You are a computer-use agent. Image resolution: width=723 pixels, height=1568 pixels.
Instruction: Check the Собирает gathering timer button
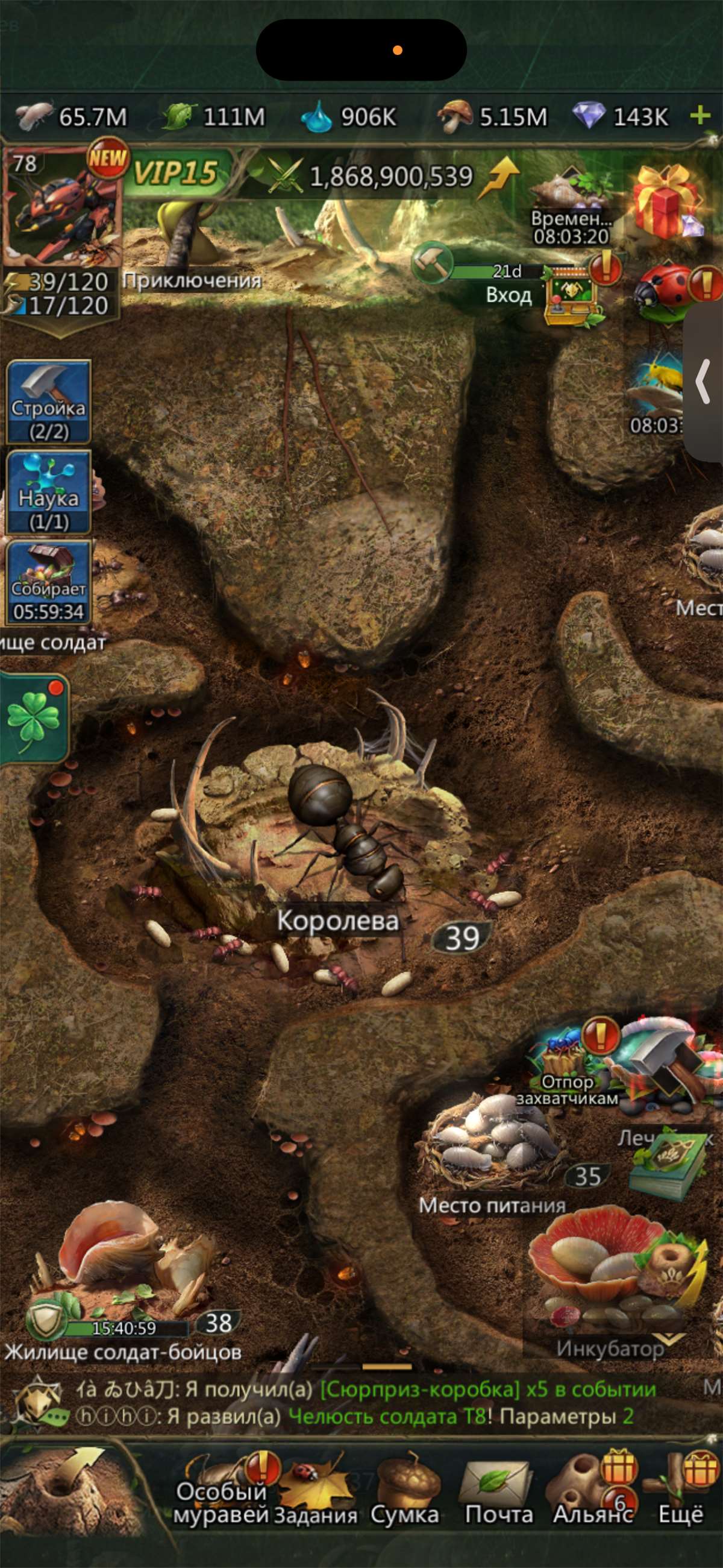point(49,582)
